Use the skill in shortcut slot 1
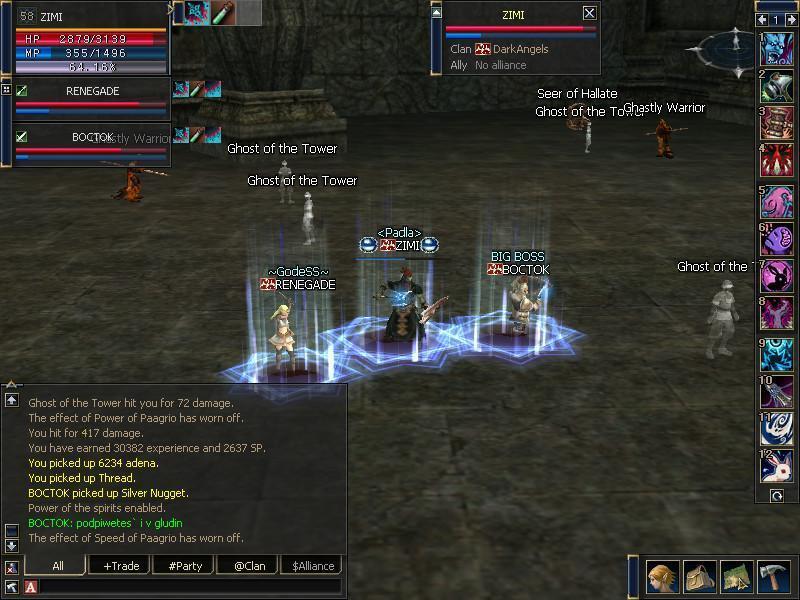The height and width of the screenshot is (600, 800). click(777, 46)
